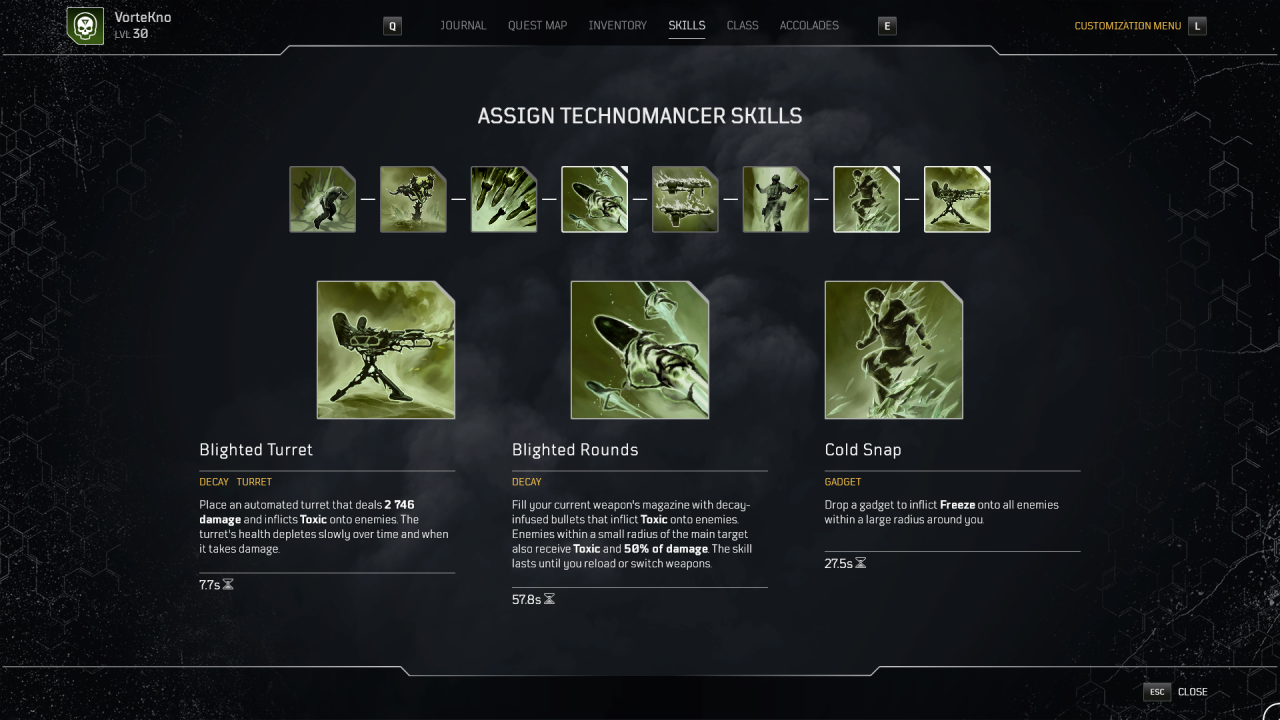The height and width of the screenshot is (720, 1280).
Task: Select the small Blighted Rounds icon in skill row
Action: [595, 200]
